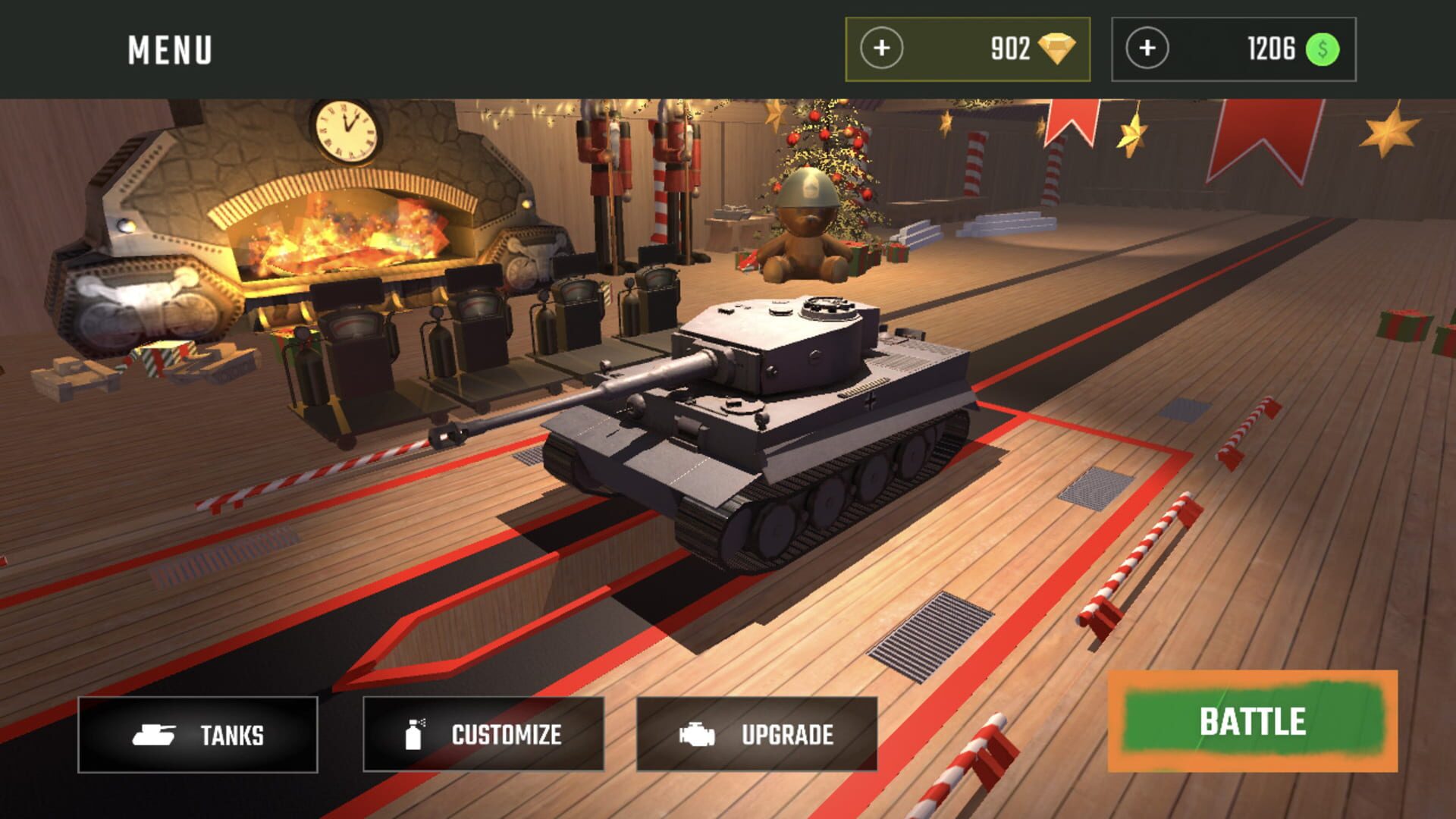Image resolution: width=1456 pixels, height=819 pixels.
Task: Click the gem counter panel to expand purchases
Action: [967, 49]
